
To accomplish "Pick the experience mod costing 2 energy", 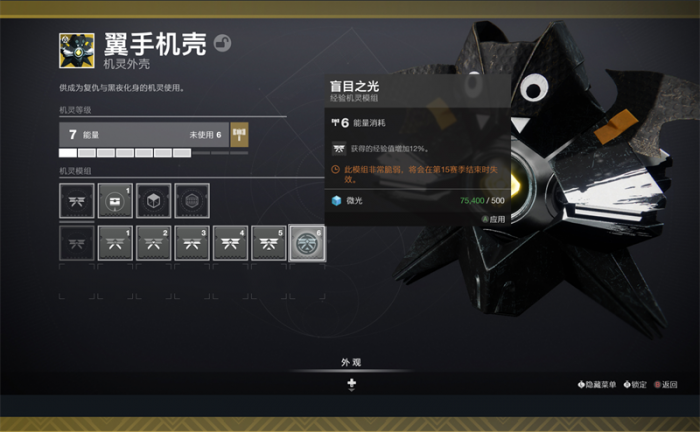I will pyautogui.click(x=154, y=243).
